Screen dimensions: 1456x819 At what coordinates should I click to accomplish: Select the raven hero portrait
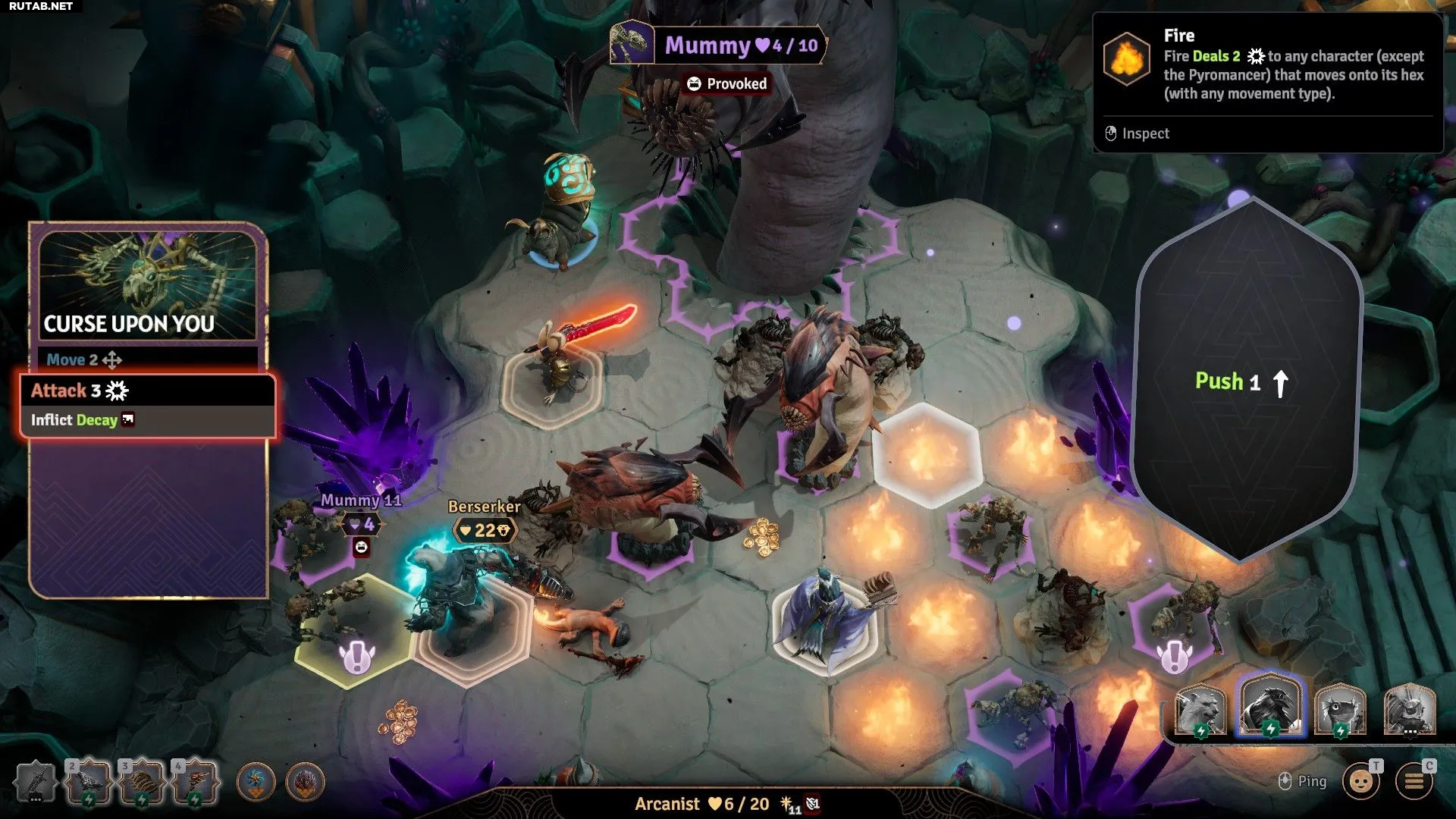click(x=1270, y=705)
